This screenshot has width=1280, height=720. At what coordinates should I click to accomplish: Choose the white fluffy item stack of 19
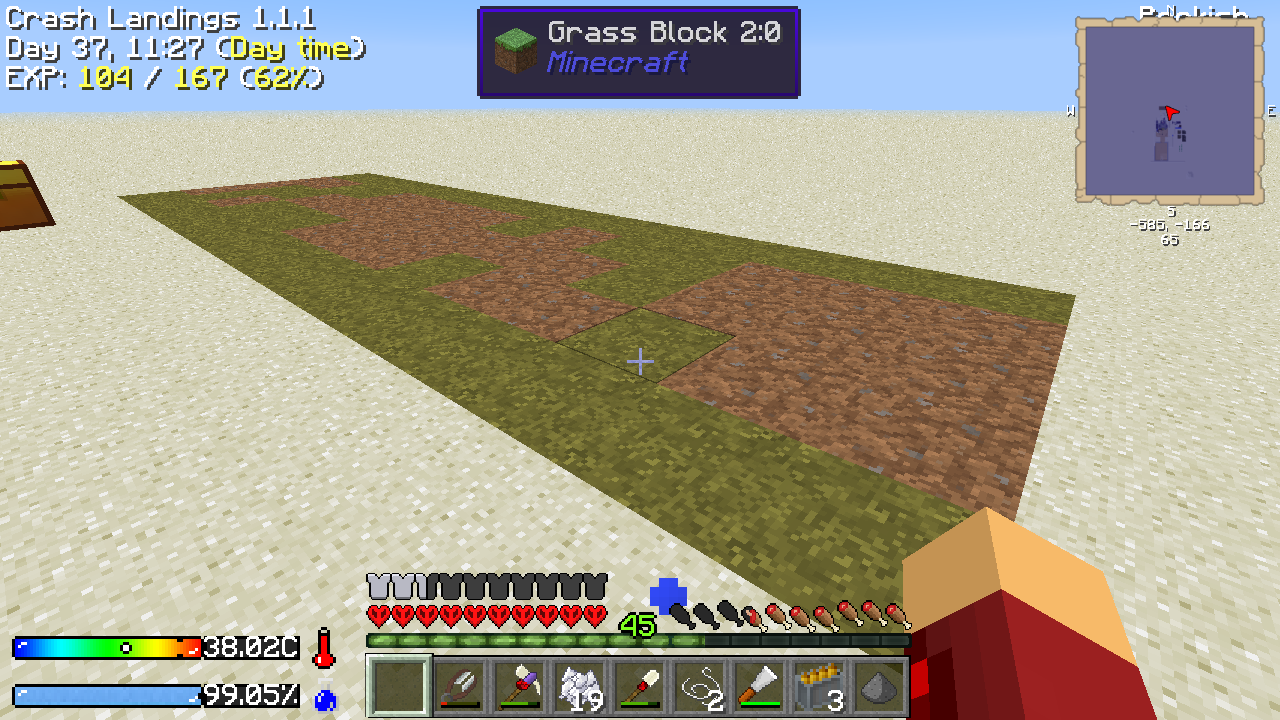tap(580, 687)
